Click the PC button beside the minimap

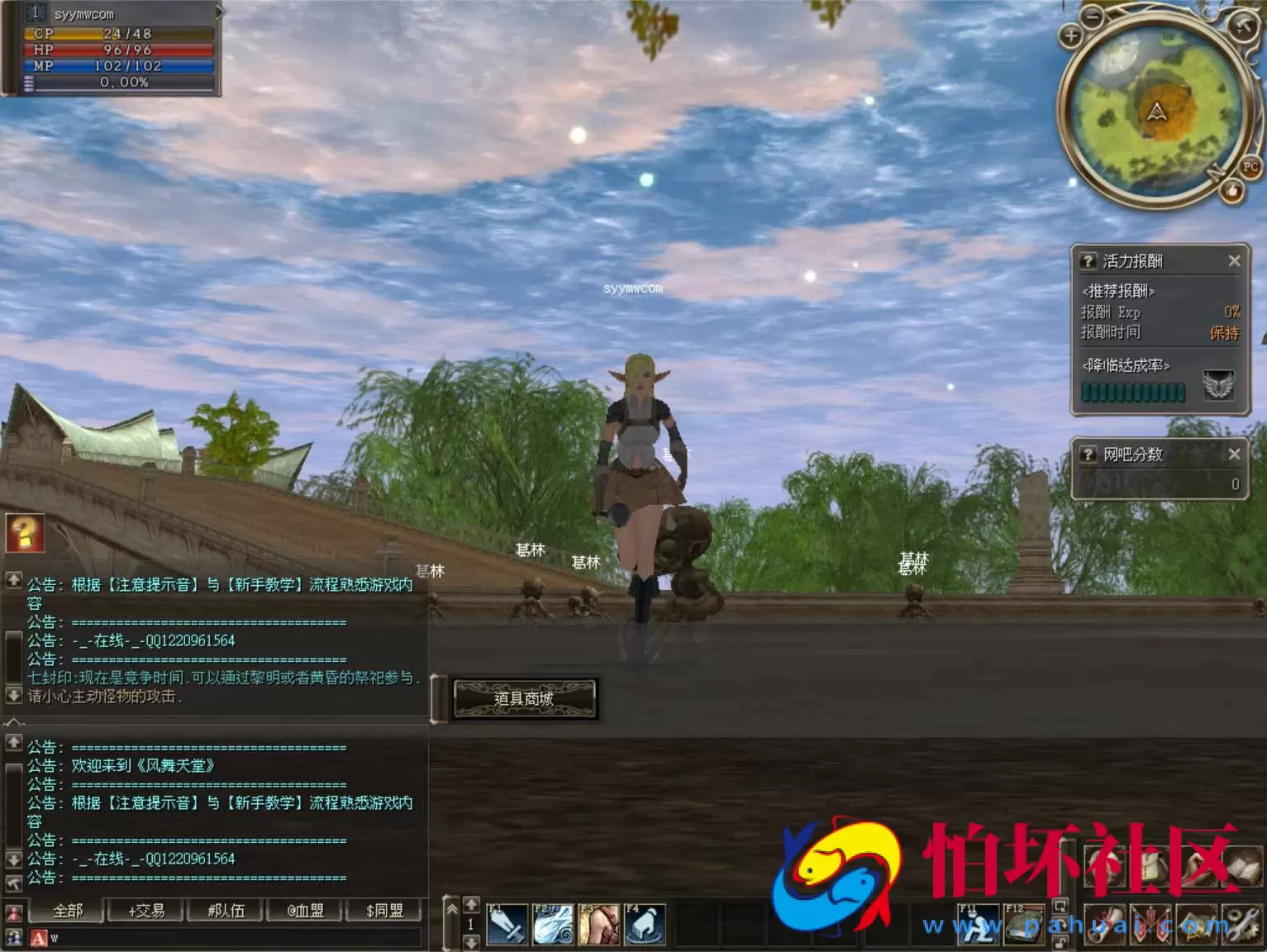pyautogui.click(x=1250, y=167)
